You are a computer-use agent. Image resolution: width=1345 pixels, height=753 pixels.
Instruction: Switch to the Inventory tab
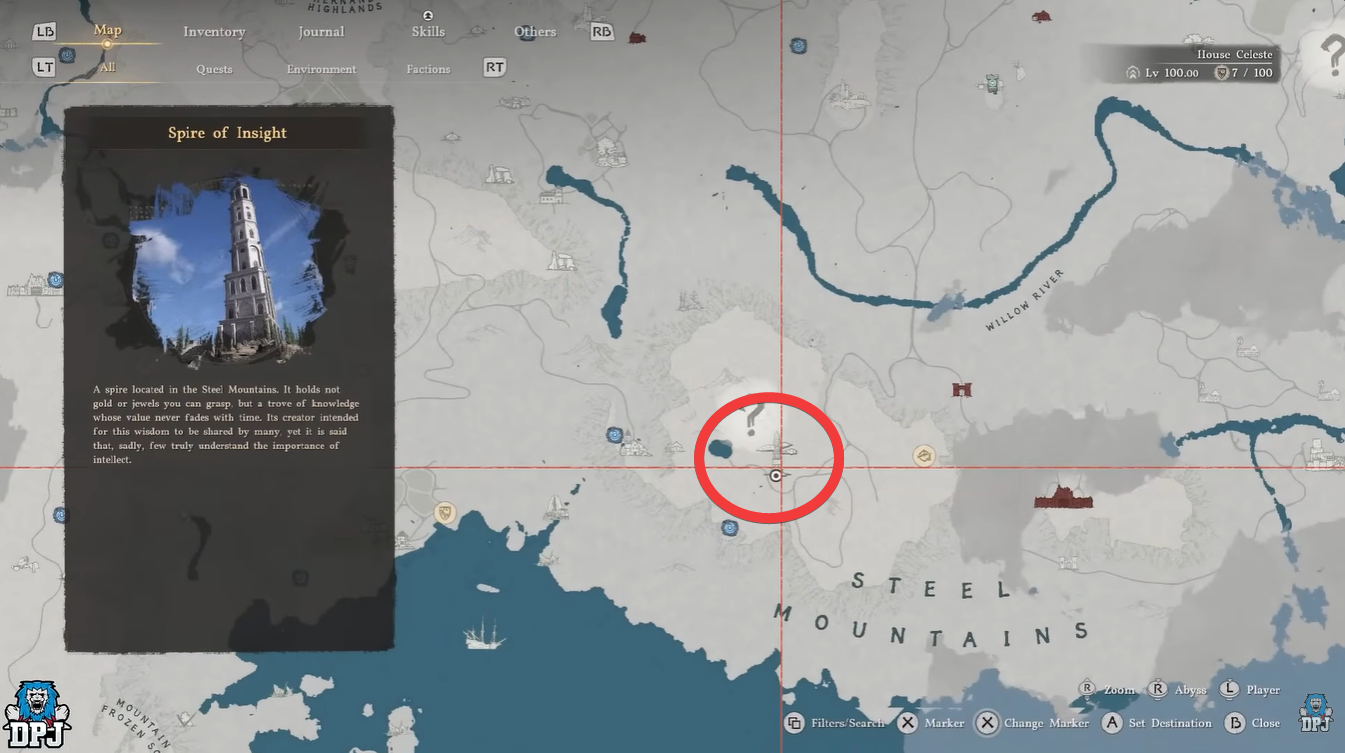pyautogui.click(x=213, y=31)
